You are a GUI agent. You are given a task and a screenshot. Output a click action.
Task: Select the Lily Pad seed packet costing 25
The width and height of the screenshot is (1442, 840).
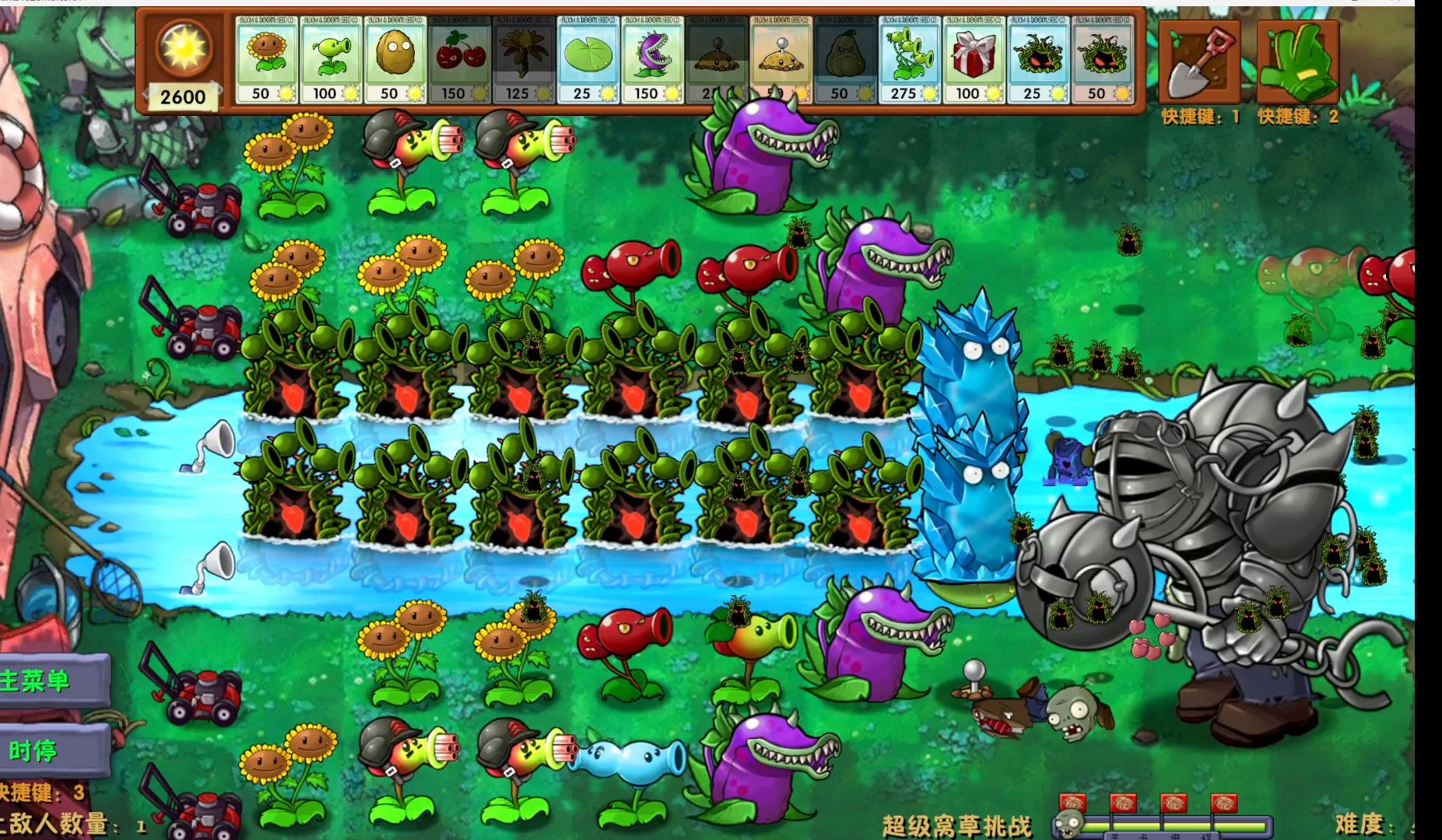tap(590, 58)
